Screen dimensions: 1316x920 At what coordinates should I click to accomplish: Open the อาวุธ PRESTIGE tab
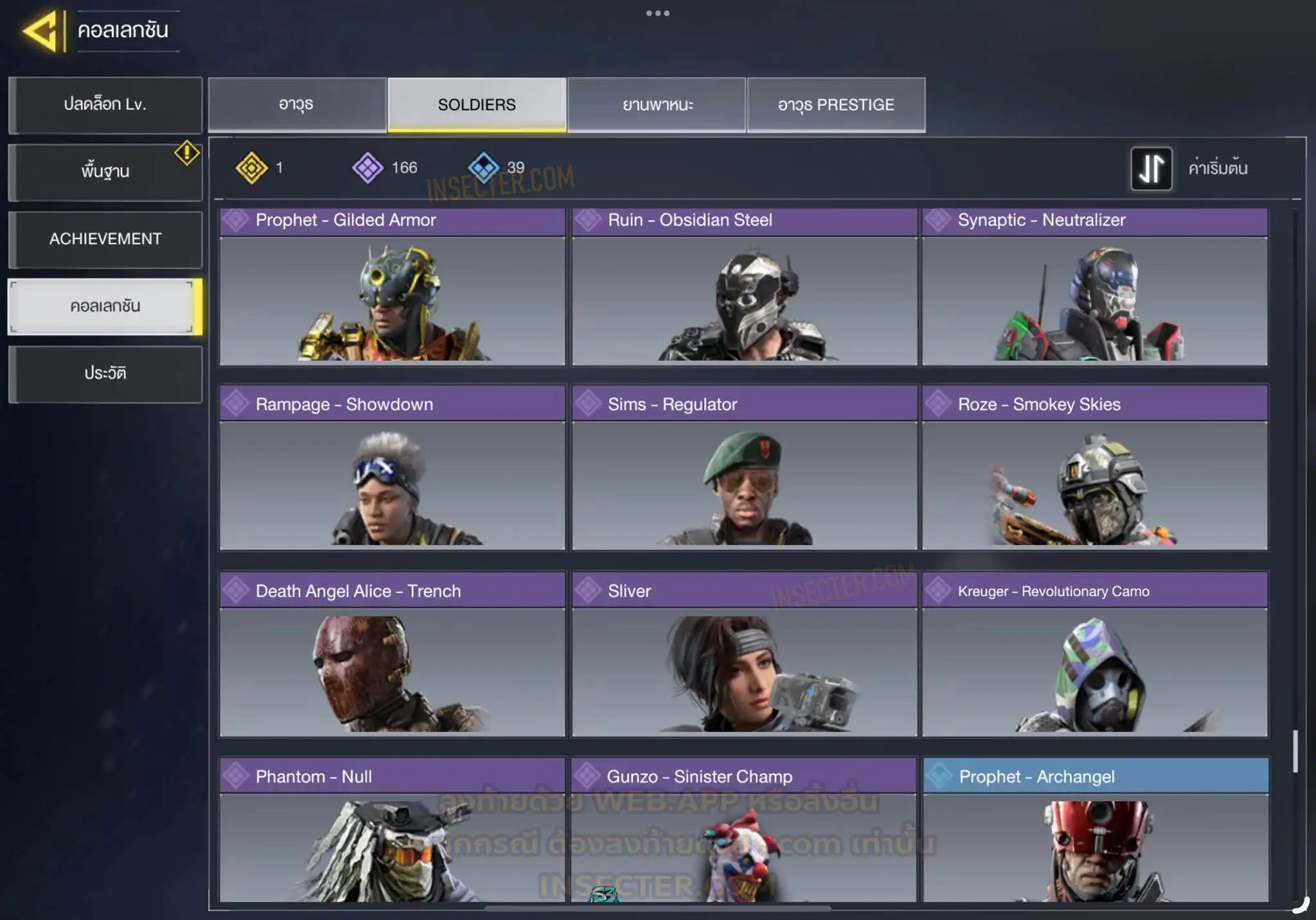pos(836,105)
